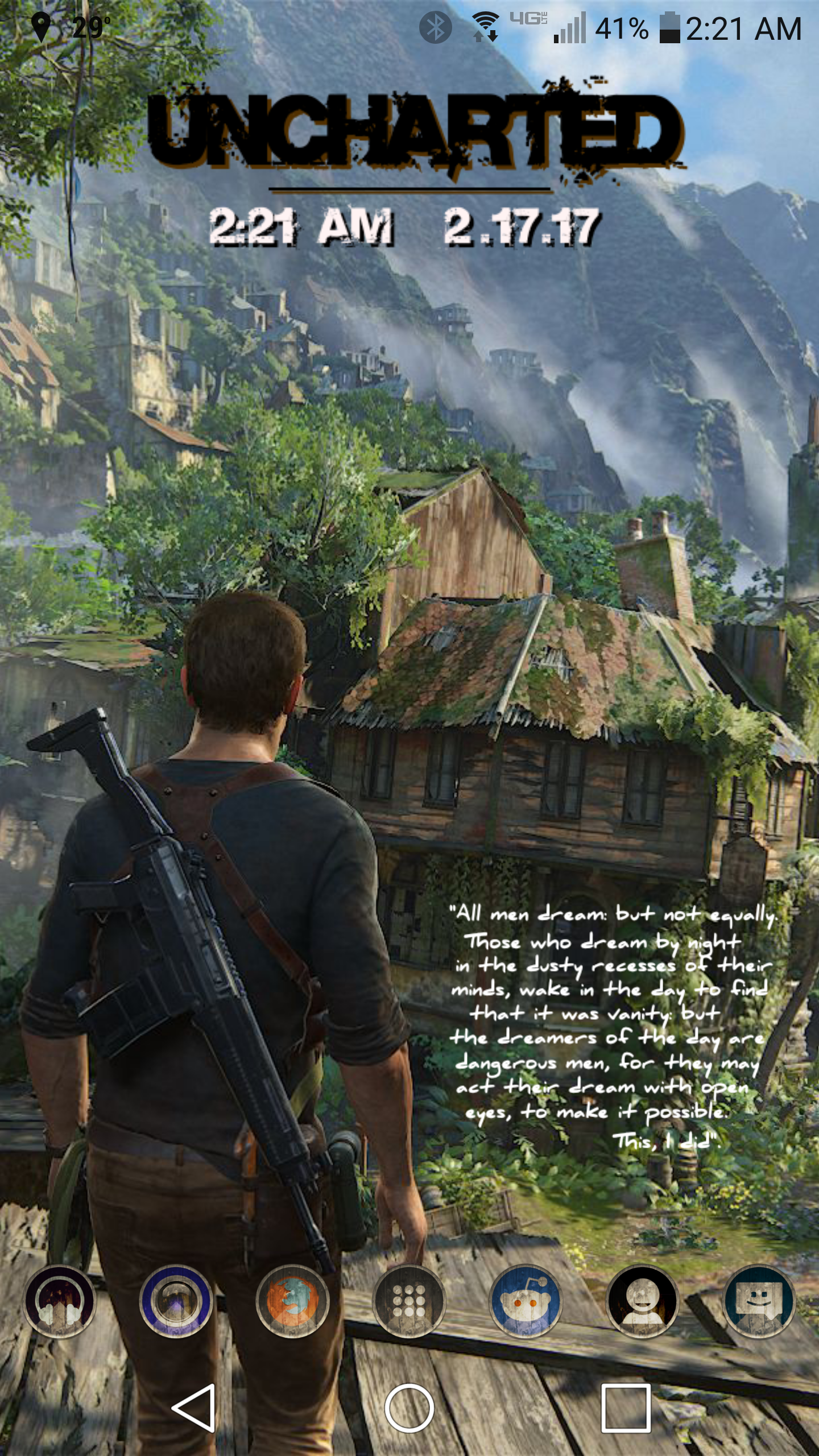The height and width of the screenshot is (1456, 819).
Task: Open the app drawer grid icon
Action: (409, 1301)
